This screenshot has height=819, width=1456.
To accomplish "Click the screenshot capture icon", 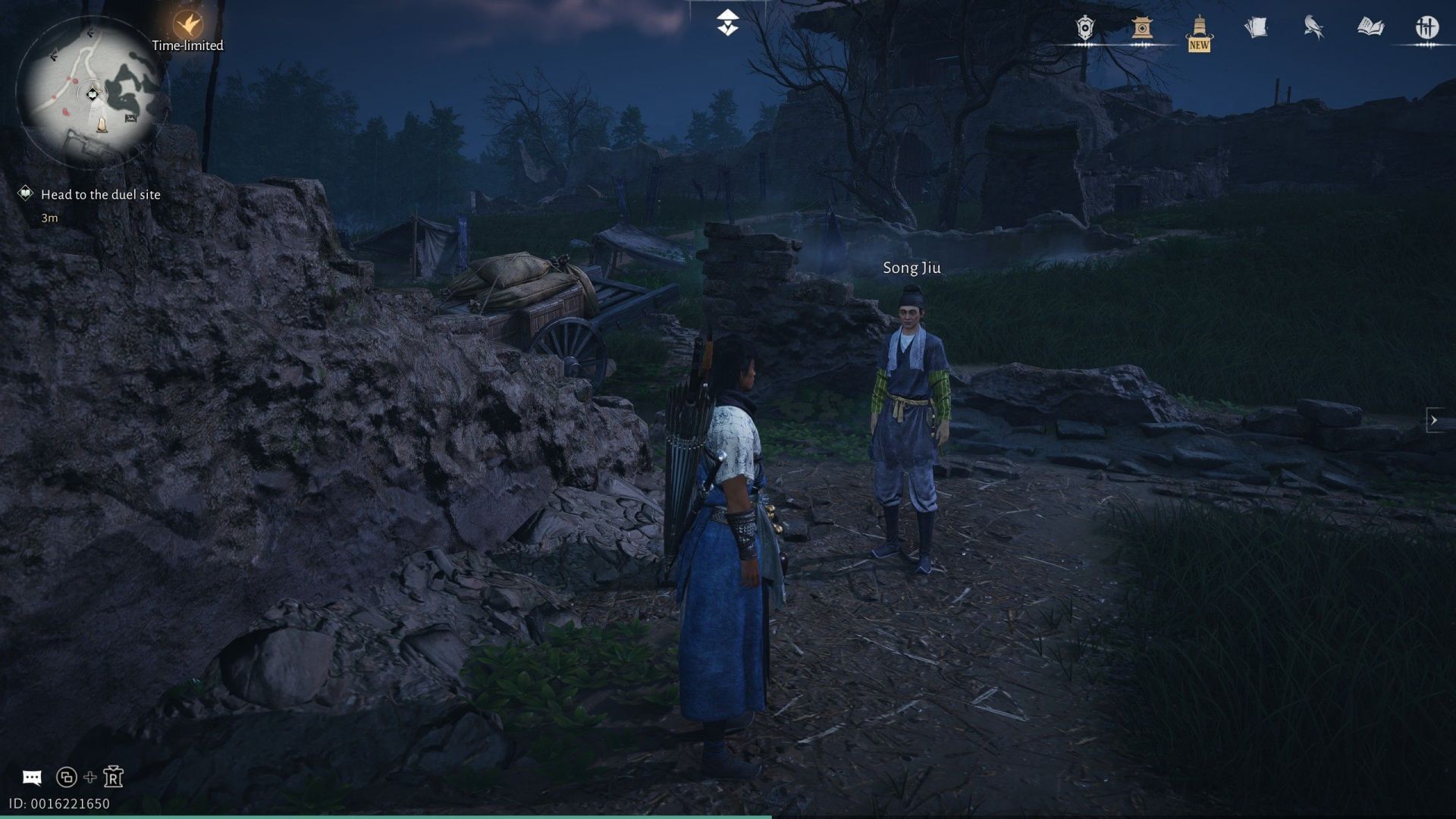I will click(x=66, y=777).
